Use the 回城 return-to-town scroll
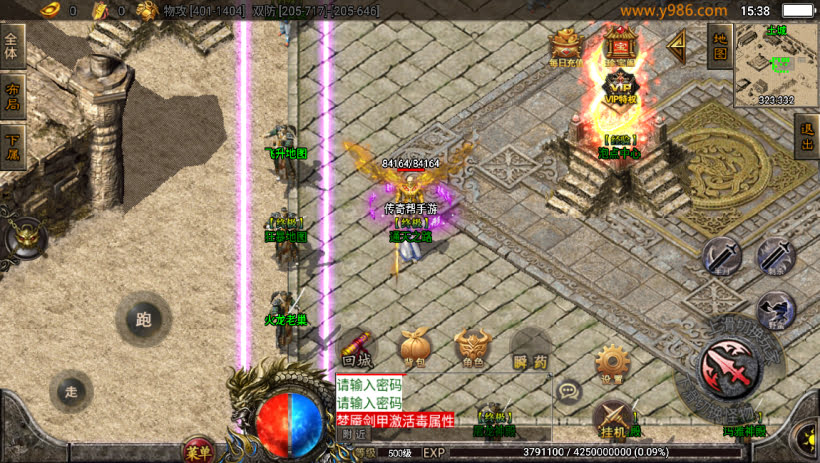This screenshot has height=463, width=820. tap(356, 346)
